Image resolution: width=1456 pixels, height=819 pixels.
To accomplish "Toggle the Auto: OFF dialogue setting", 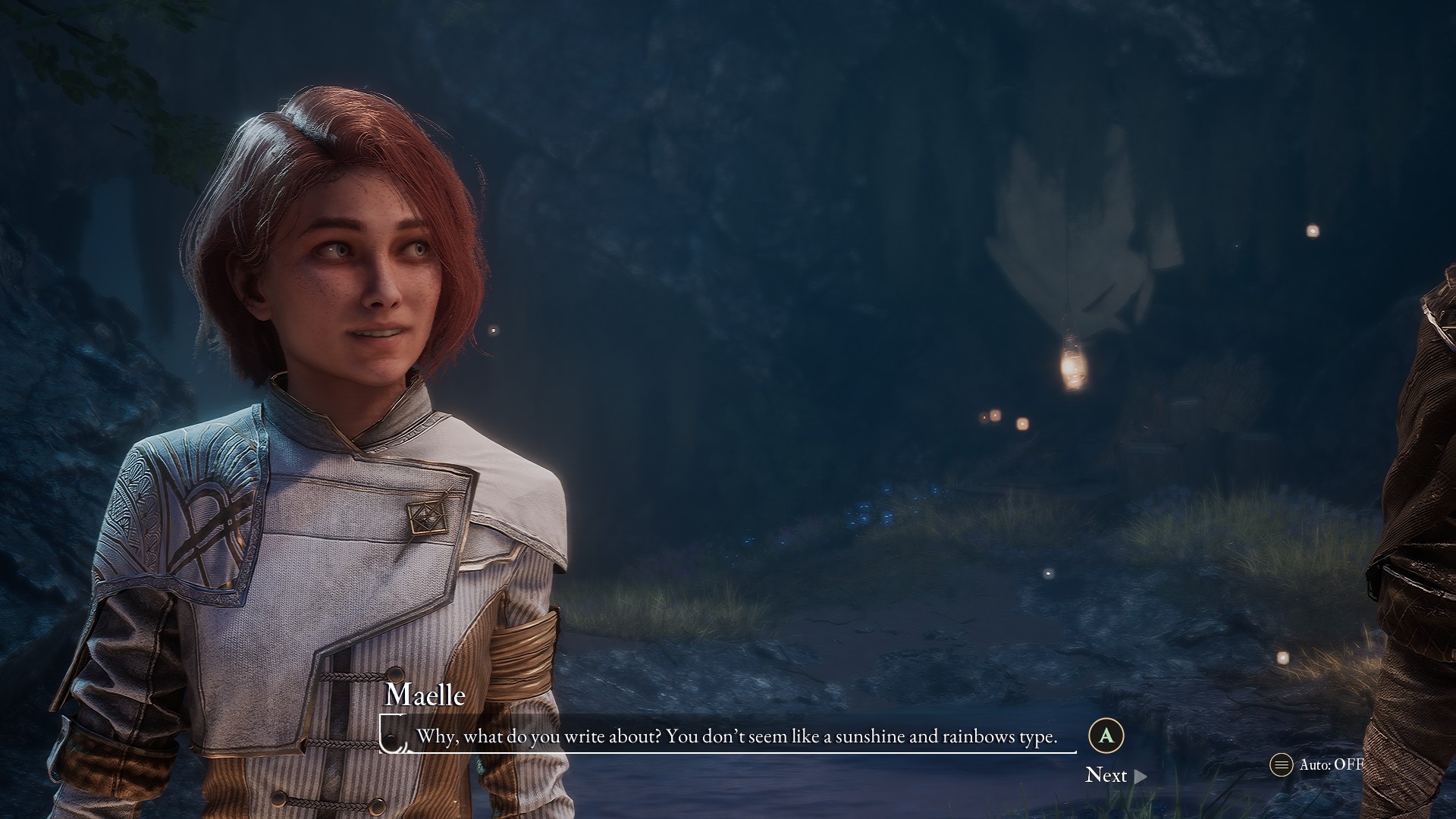I will pyautogui.click(x=1317, y=764).
